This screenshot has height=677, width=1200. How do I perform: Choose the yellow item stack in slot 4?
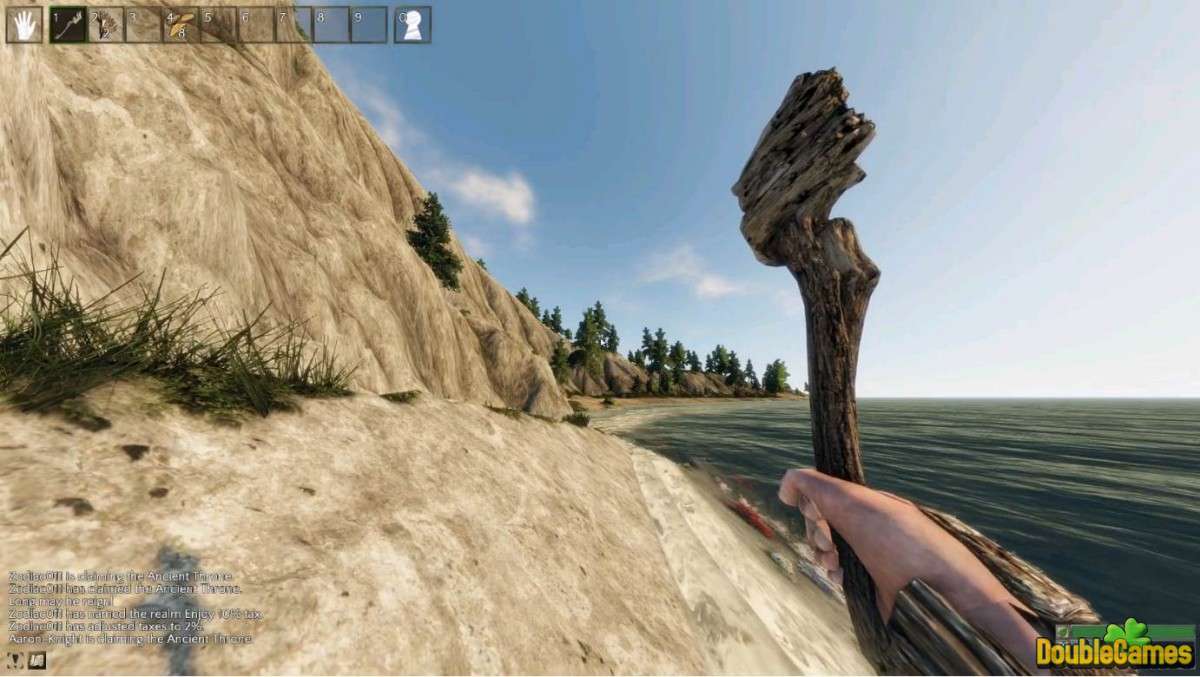pos(181,25)
